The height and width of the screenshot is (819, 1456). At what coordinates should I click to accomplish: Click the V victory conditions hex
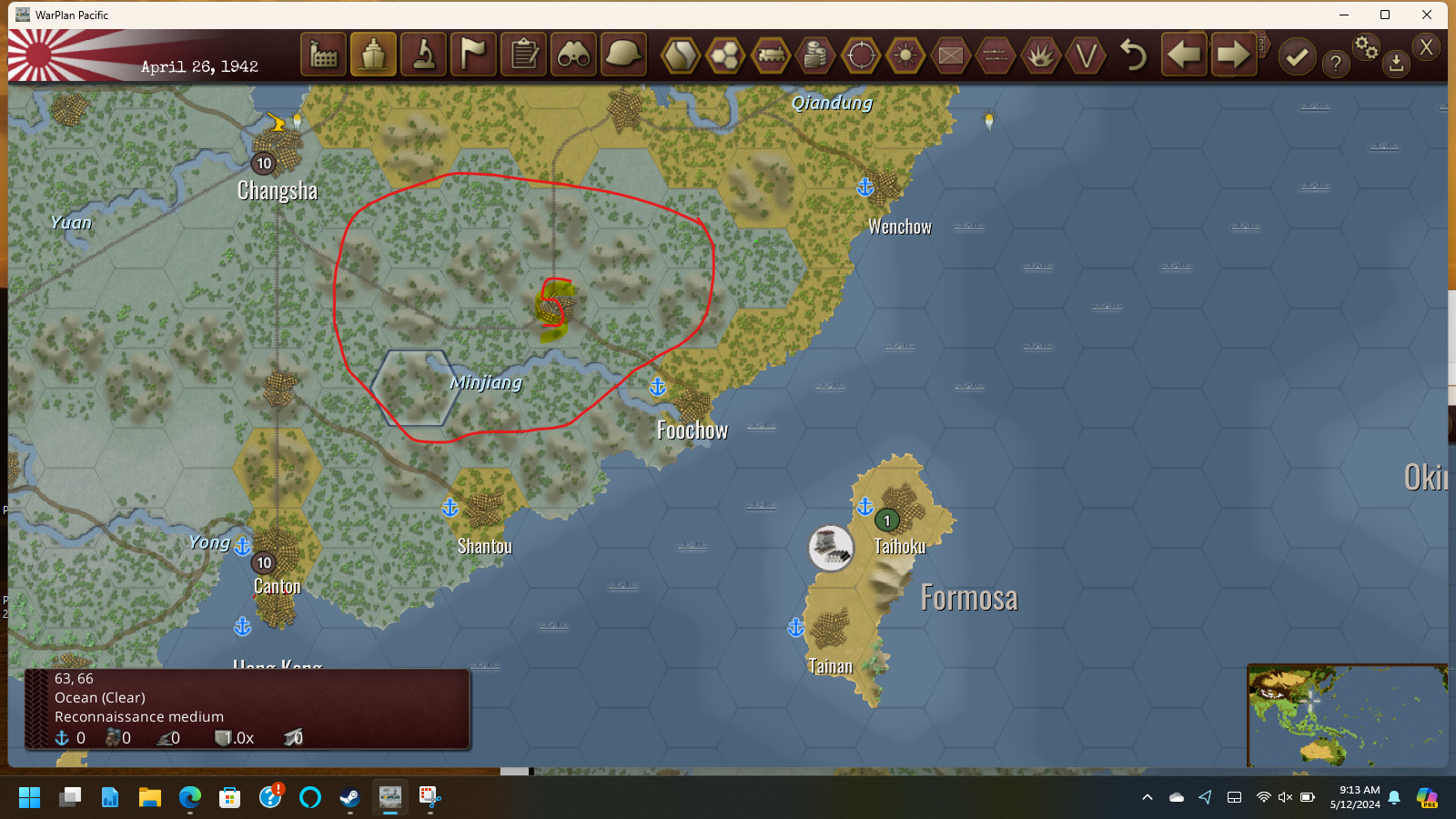1087,55
